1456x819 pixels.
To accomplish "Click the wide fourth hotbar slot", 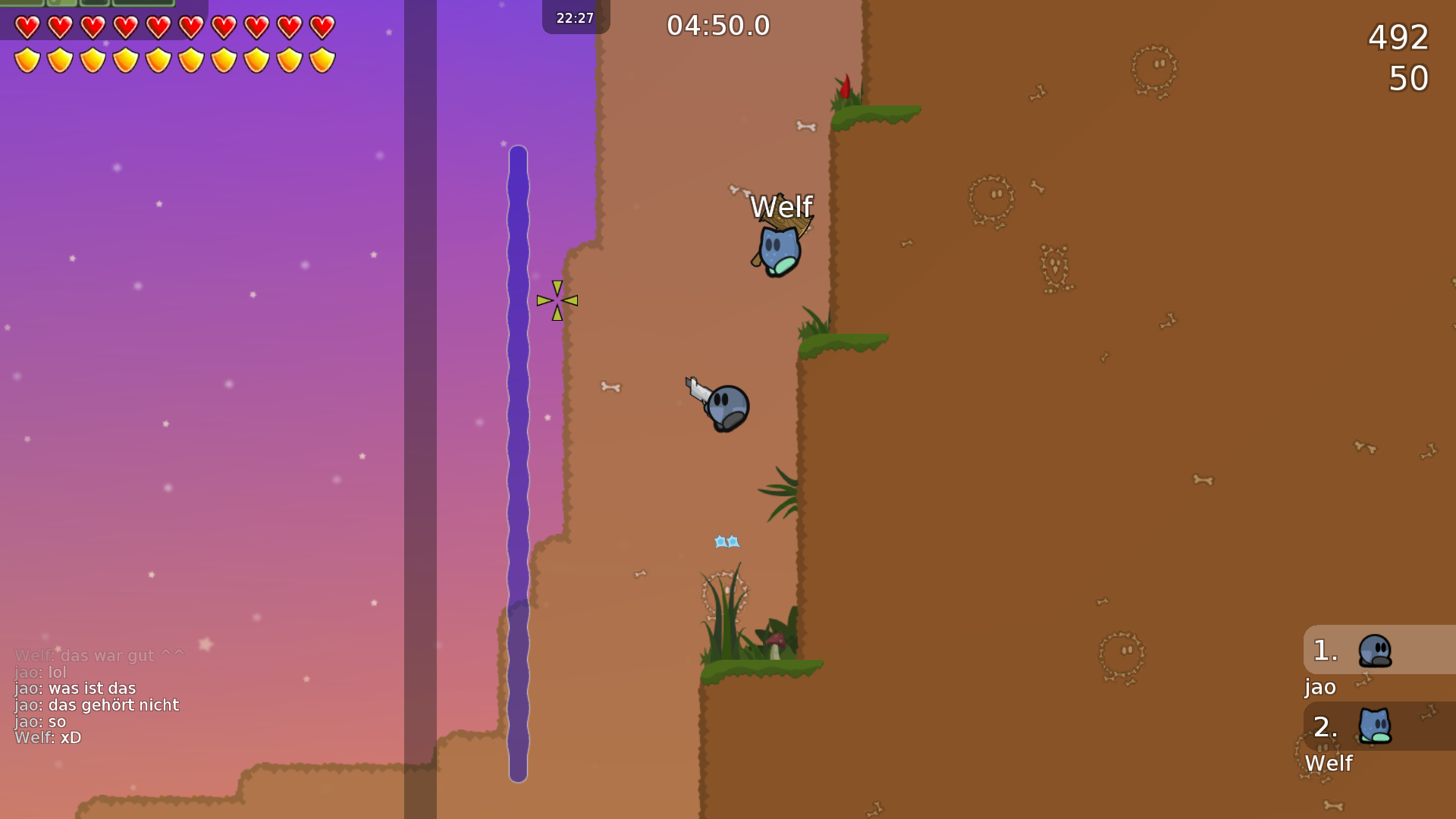I will (x=144, y=5).
